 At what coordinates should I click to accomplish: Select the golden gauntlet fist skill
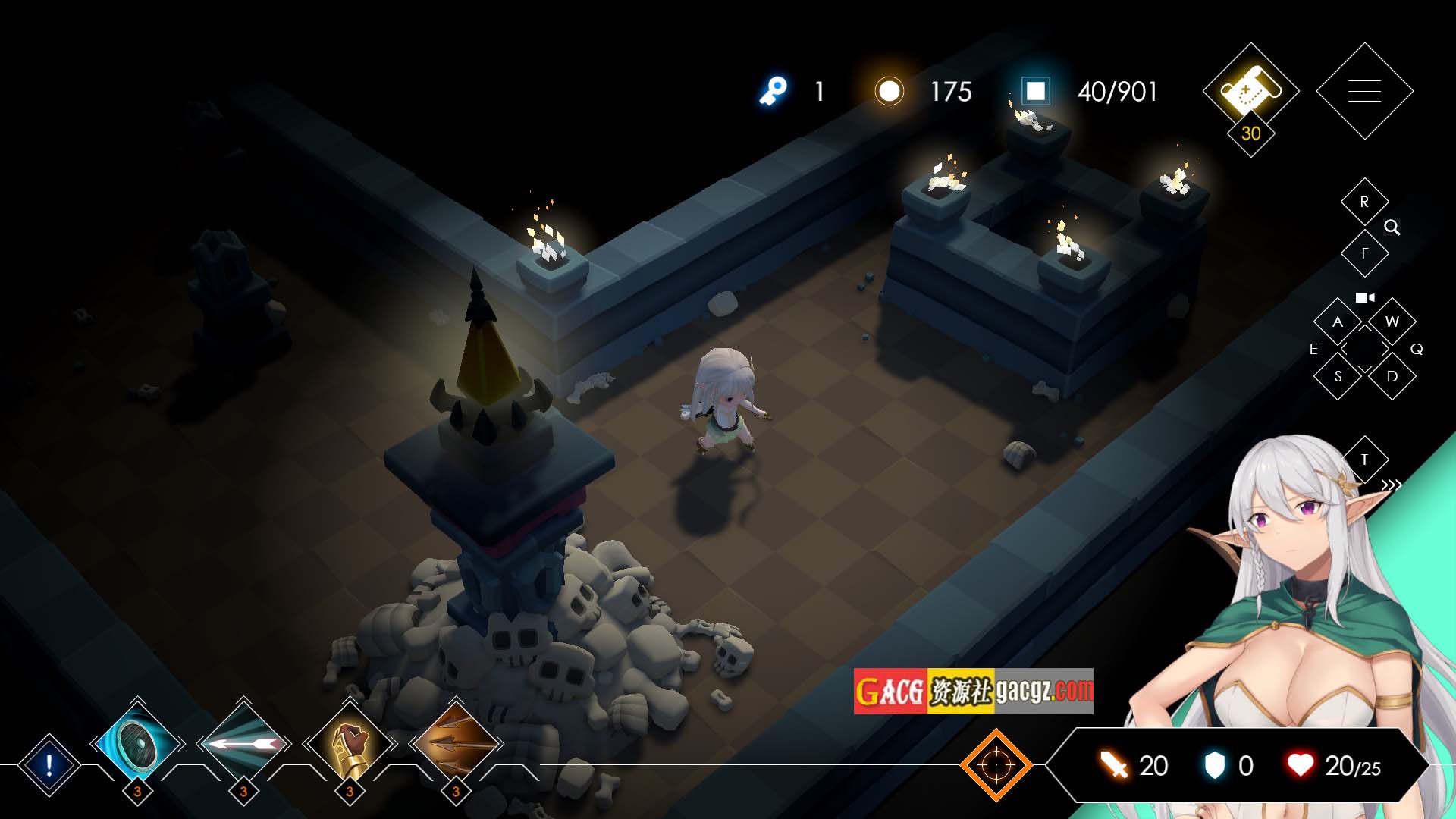click(x=350, y=745)
